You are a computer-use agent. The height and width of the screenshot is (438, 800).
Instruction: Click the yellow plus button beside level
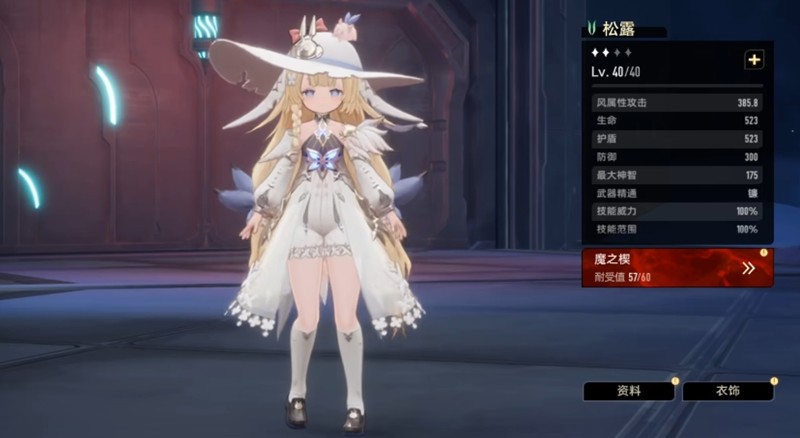coord(753,60)
